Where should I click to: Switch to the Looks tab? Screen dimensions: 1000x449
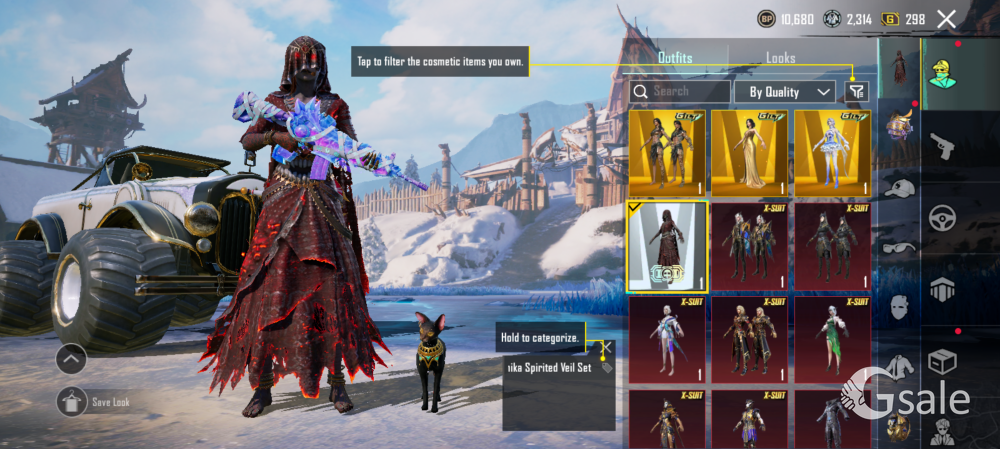coord(781,58)
